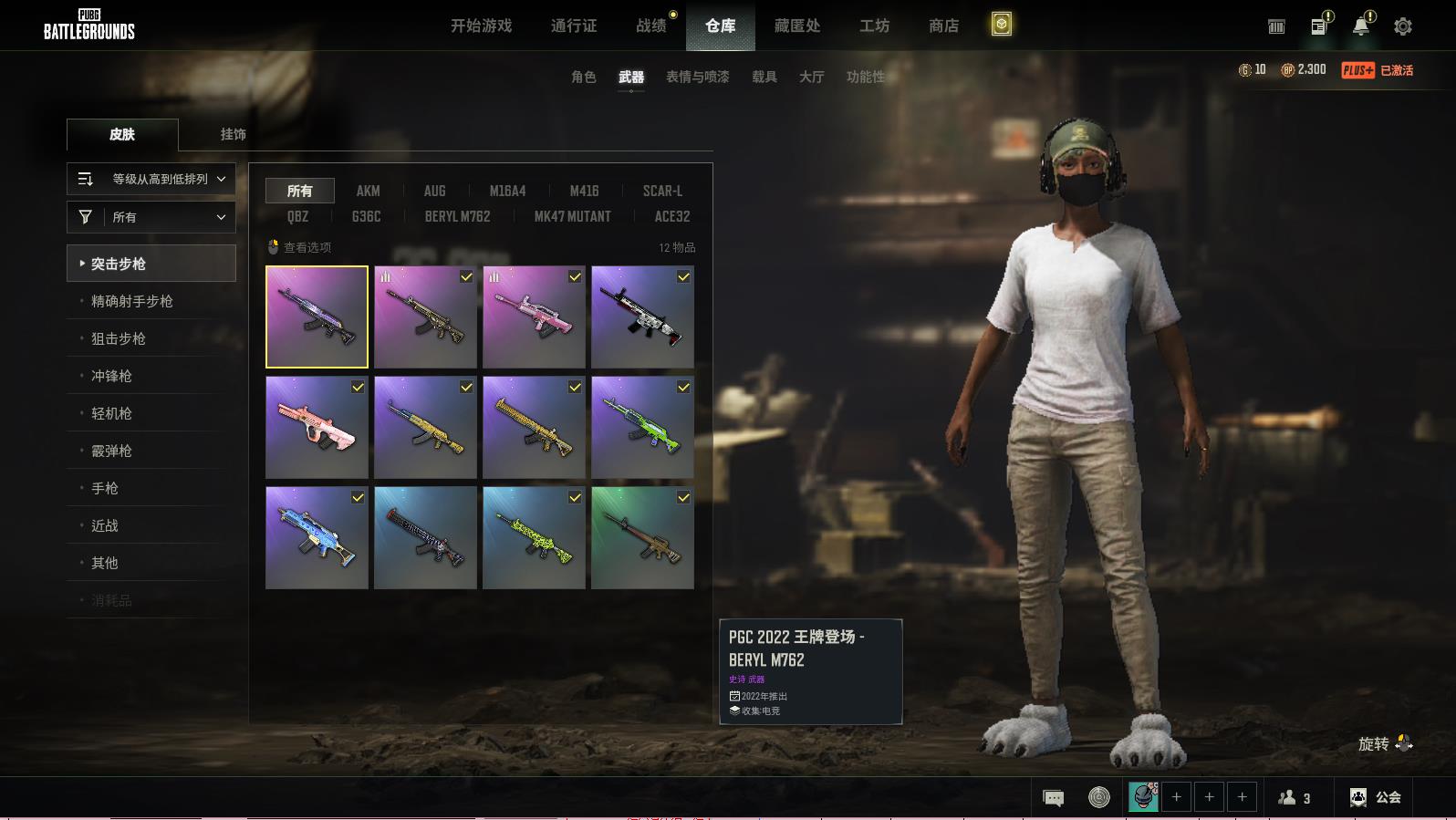
Task: Open the settings gear icon
Action: [1402, 26]
